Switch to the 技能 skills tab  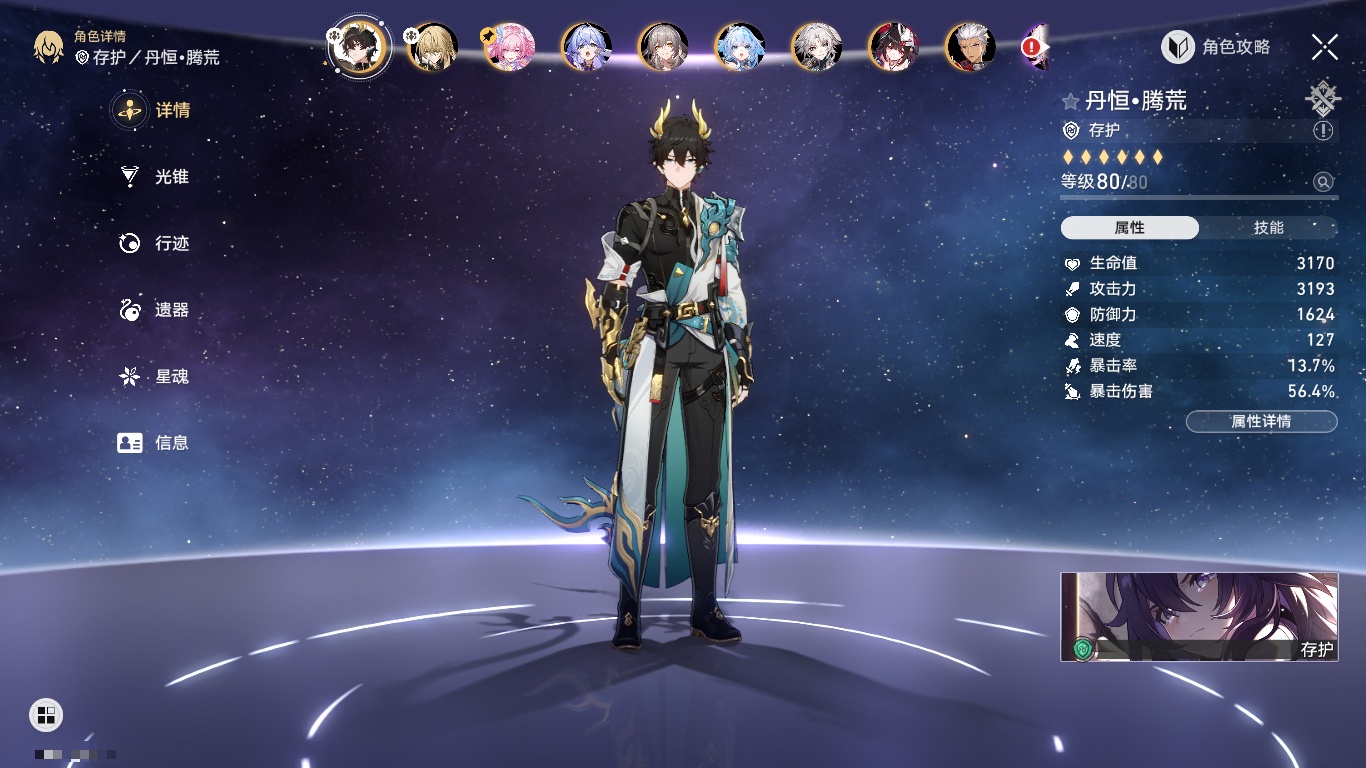[x=1268, y=228]
